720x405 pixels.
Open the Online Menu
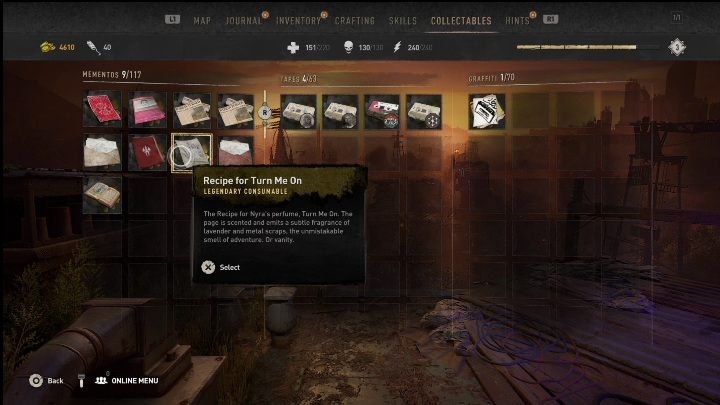pyautogui.click(x=127, y=381)
